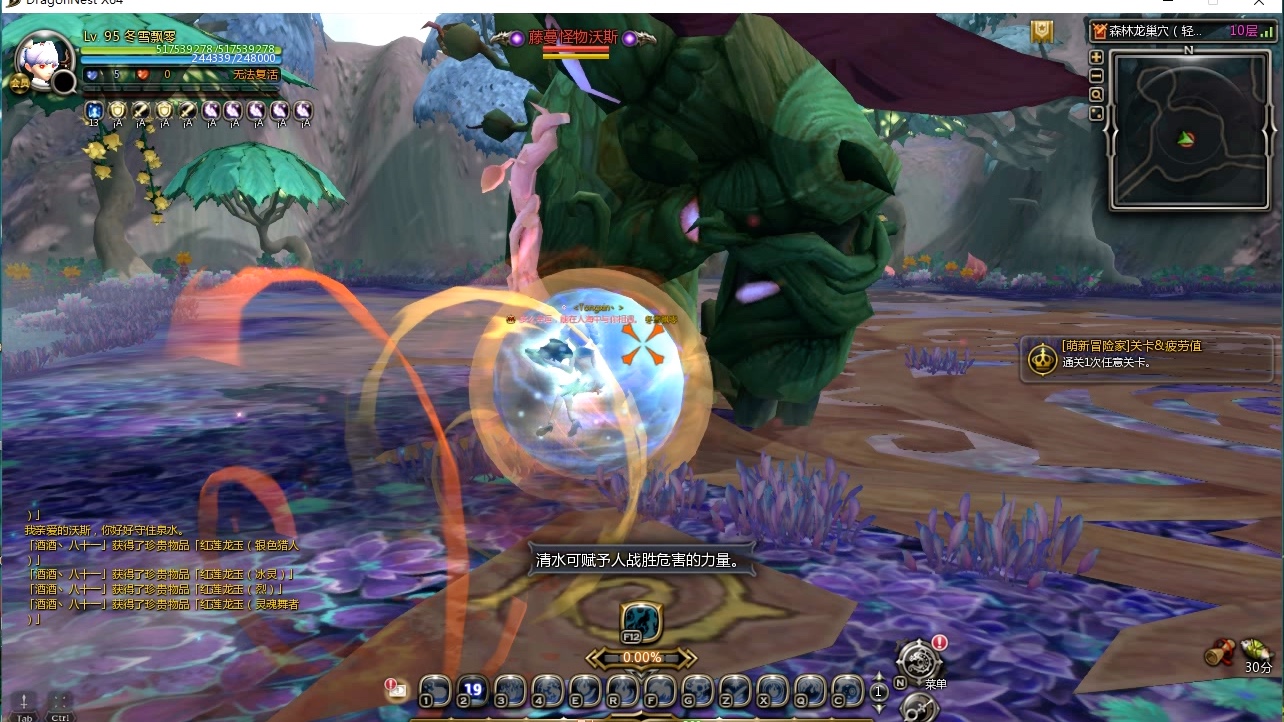This screenshot has width=1284, height=722.
Task: Open the map magnifier search button
Action: point(1096,95)
